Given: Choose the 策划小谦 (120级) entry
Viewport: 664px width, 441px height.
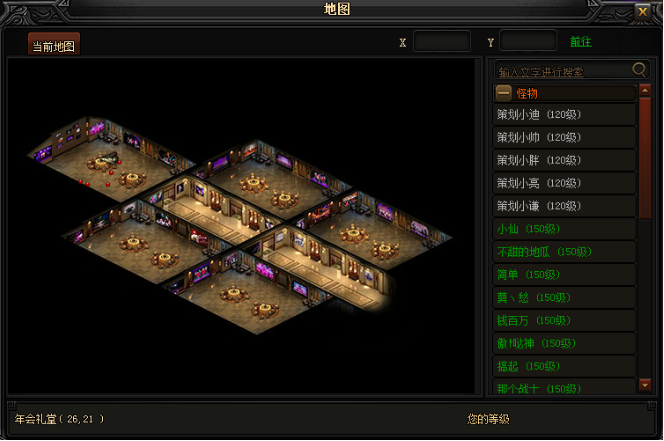Looking at the screenshot, I should (x=564, y=207).
